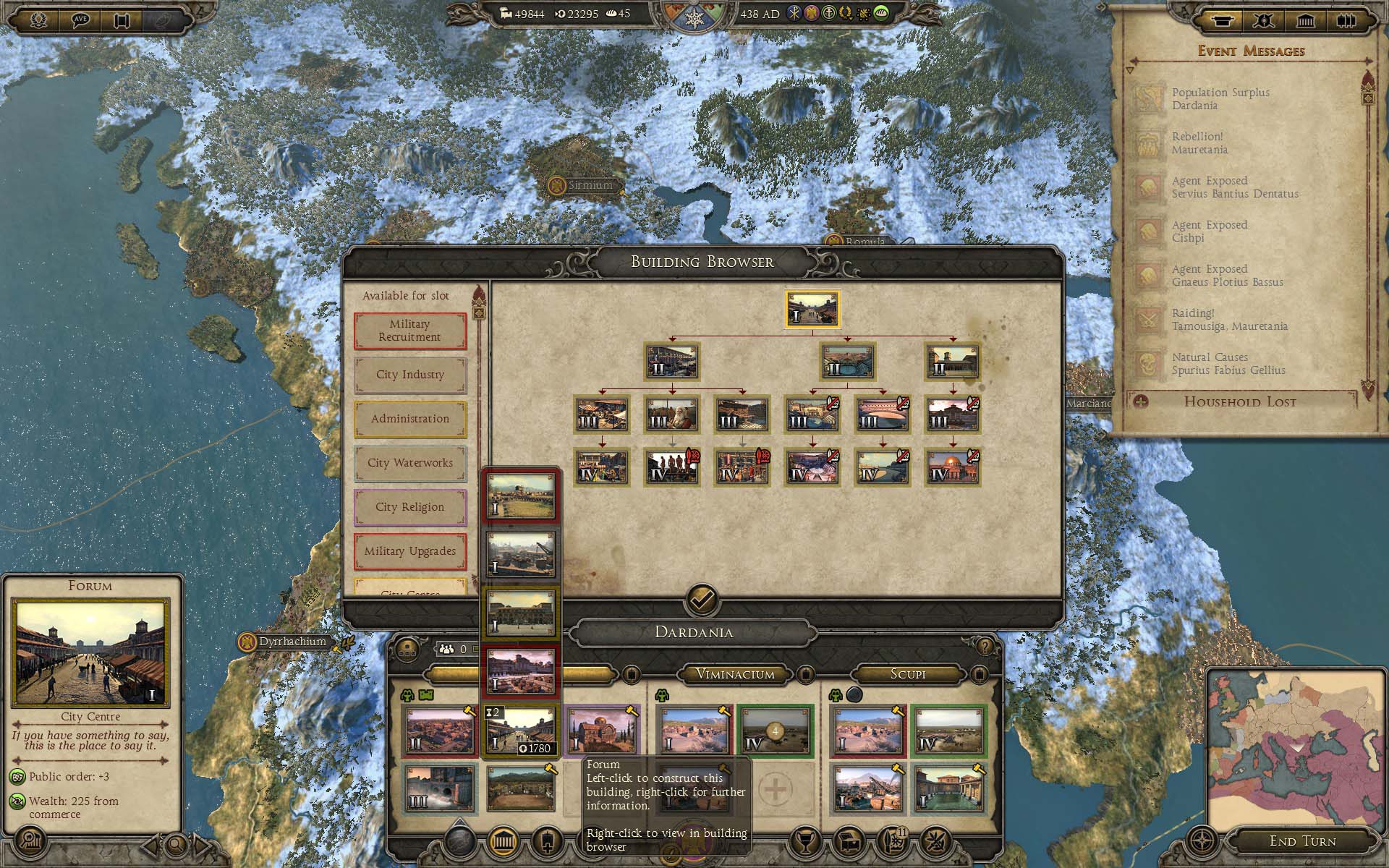Open the Population Surplus Dardania message

pyautogui.click(x=1220, y=99)
